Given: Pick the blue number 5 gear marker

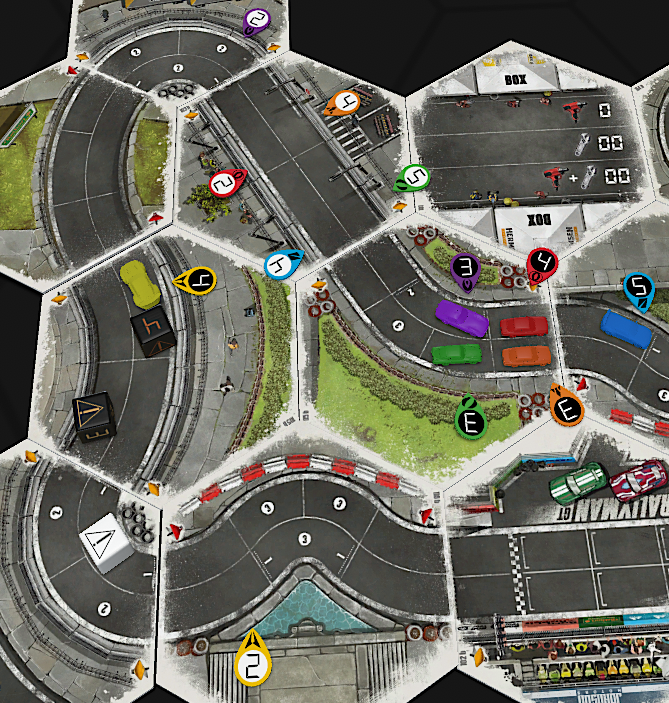Looking at the screenshot, I should pos(638,288).
